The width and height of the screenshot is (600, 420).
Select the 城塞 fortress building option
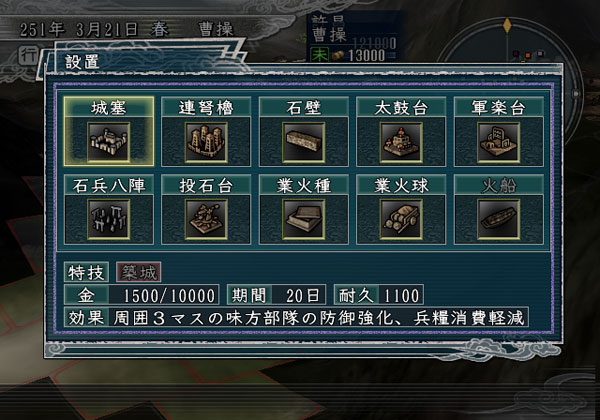tap(109, 131)
